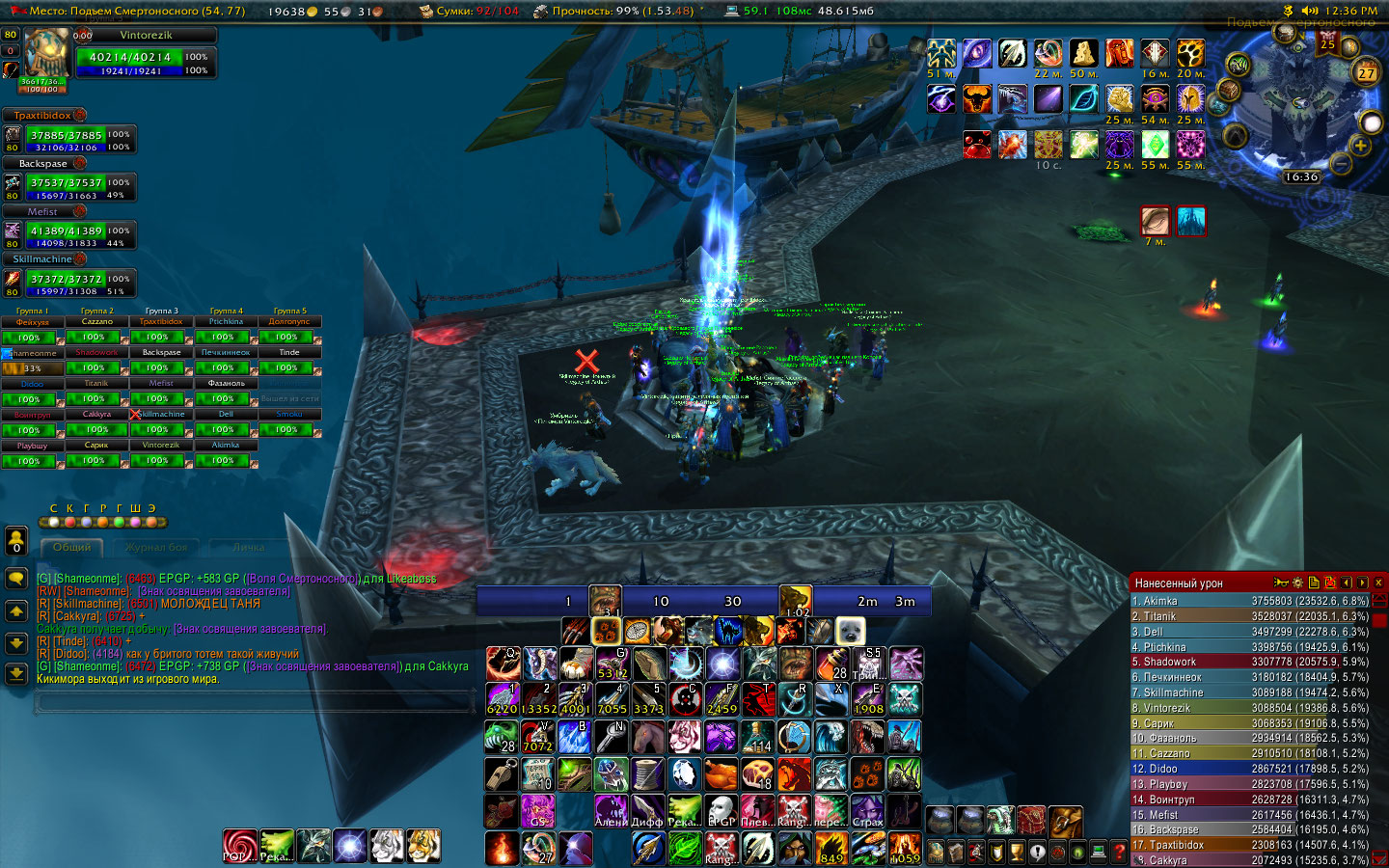Open the Журнал боя chat tab
Image resolution: width=1389 pixels, height=868 pixels.
(156, 547)
